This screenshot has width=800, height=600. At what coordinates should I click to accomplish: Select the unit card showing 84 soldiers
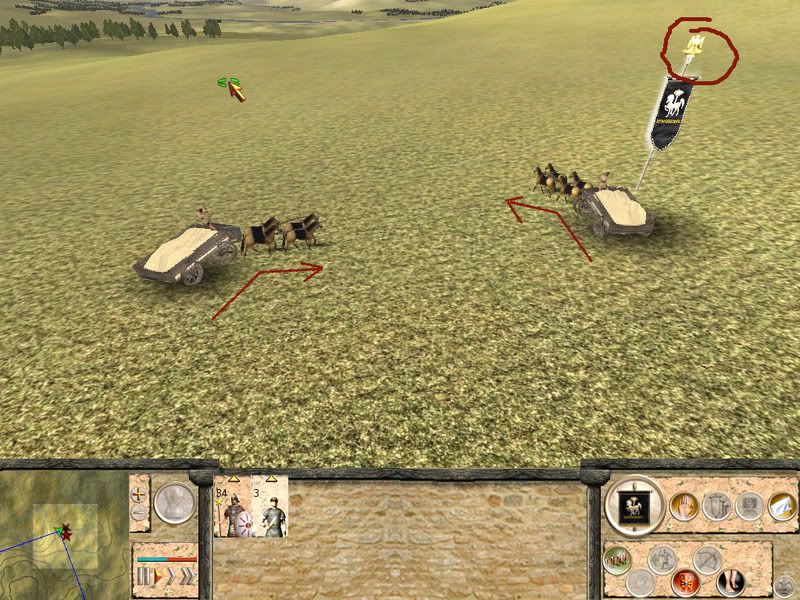pyautogui.click(x=232, y=507)
